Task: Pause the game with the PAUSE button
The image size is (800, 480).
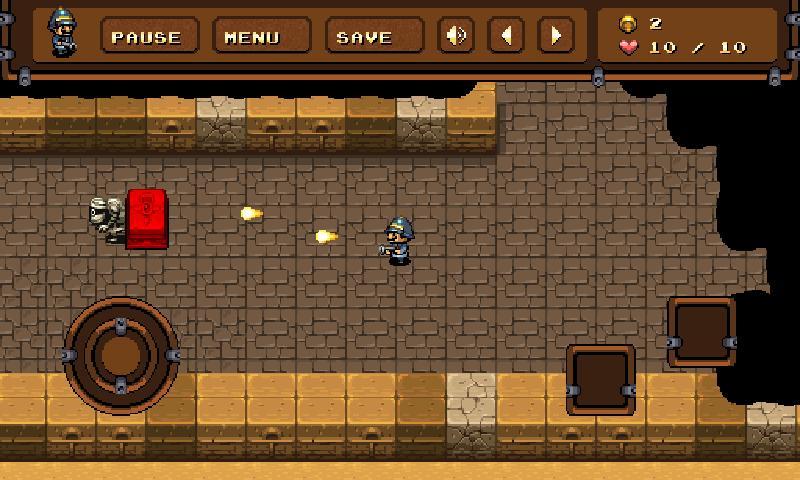Action: pyautogui.click(x=146, y=37)
